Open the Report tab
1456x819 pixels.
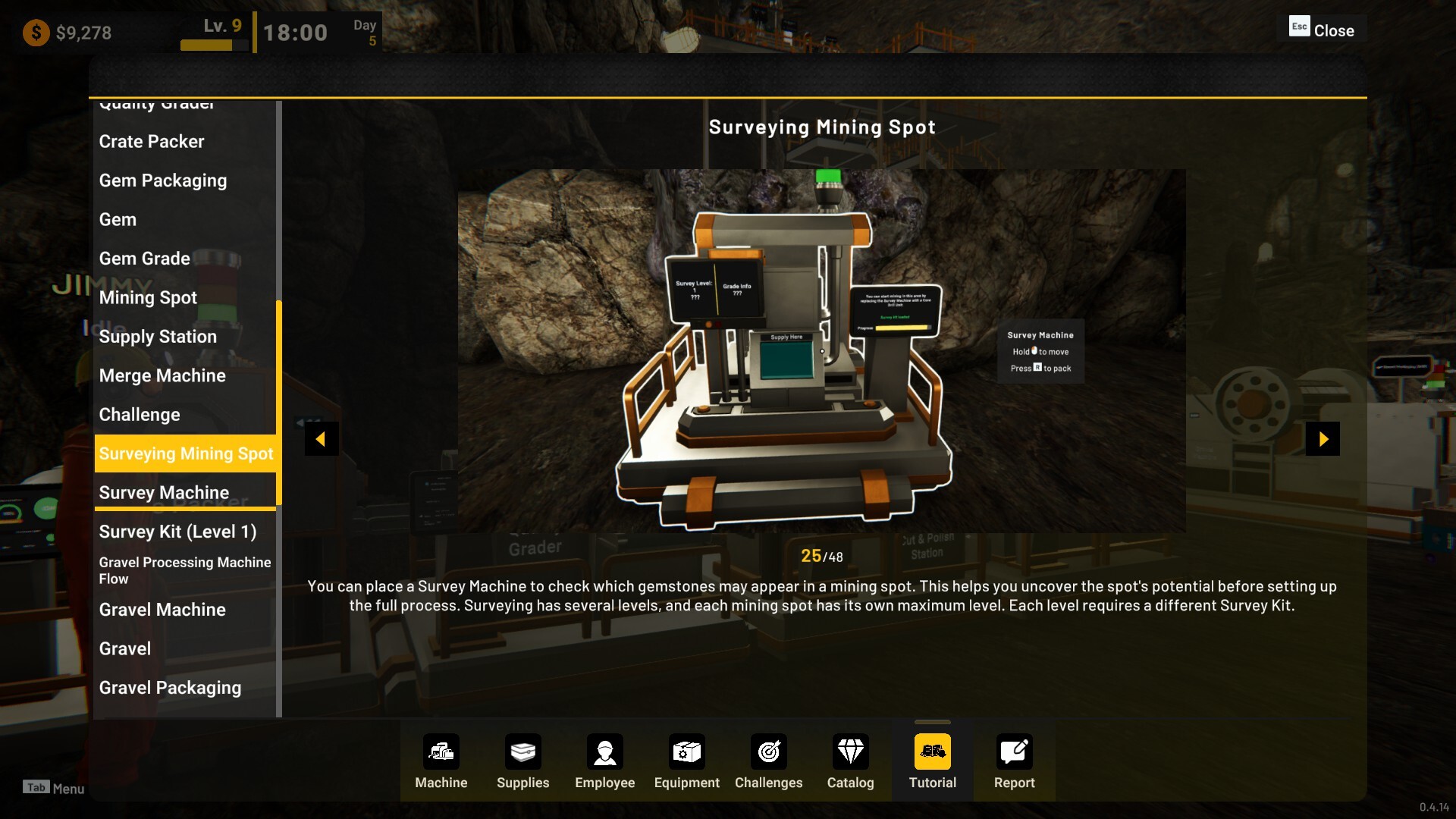tap(1015, 761)
